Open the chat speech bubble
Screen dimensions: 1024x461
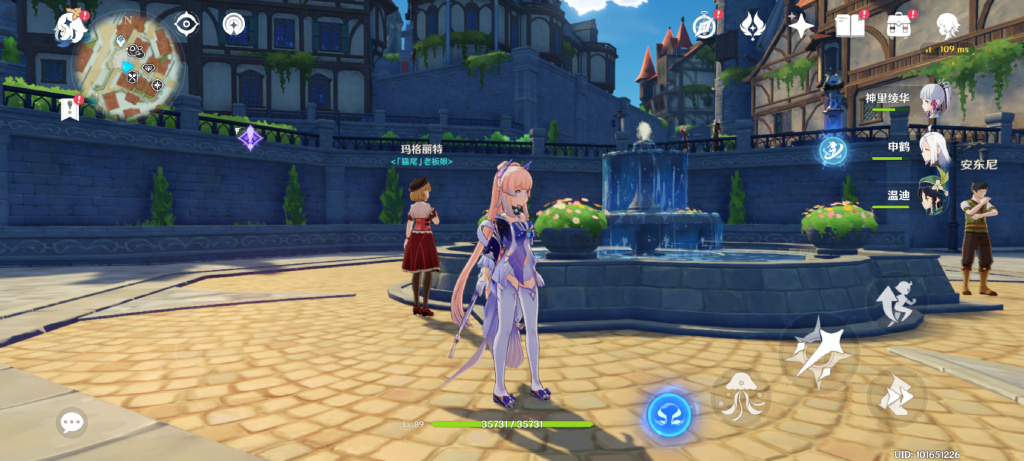pos(72,423)
